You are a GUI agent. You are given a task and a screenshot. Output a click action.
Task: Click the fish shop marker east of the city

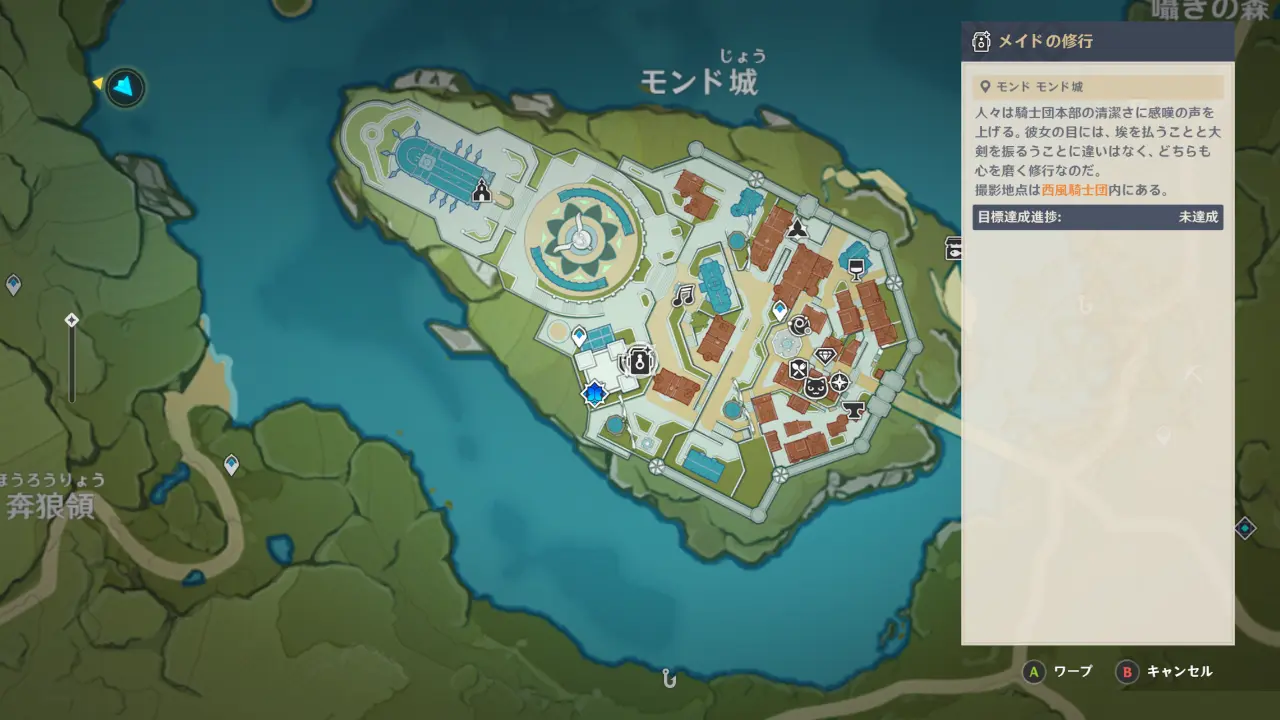[955, 248]
